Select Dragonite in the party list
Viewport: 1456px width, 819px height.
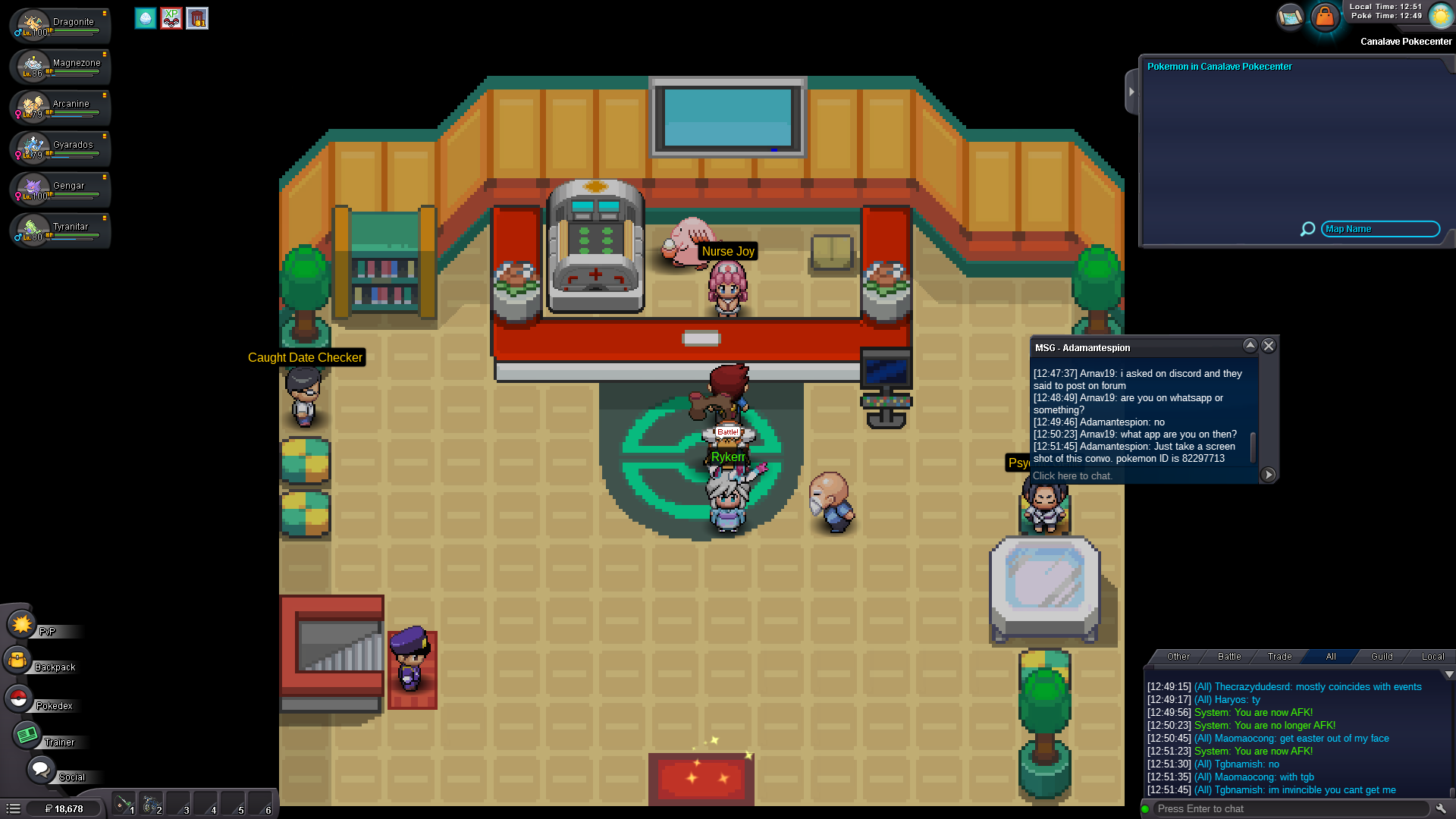(x=61, y=25)
